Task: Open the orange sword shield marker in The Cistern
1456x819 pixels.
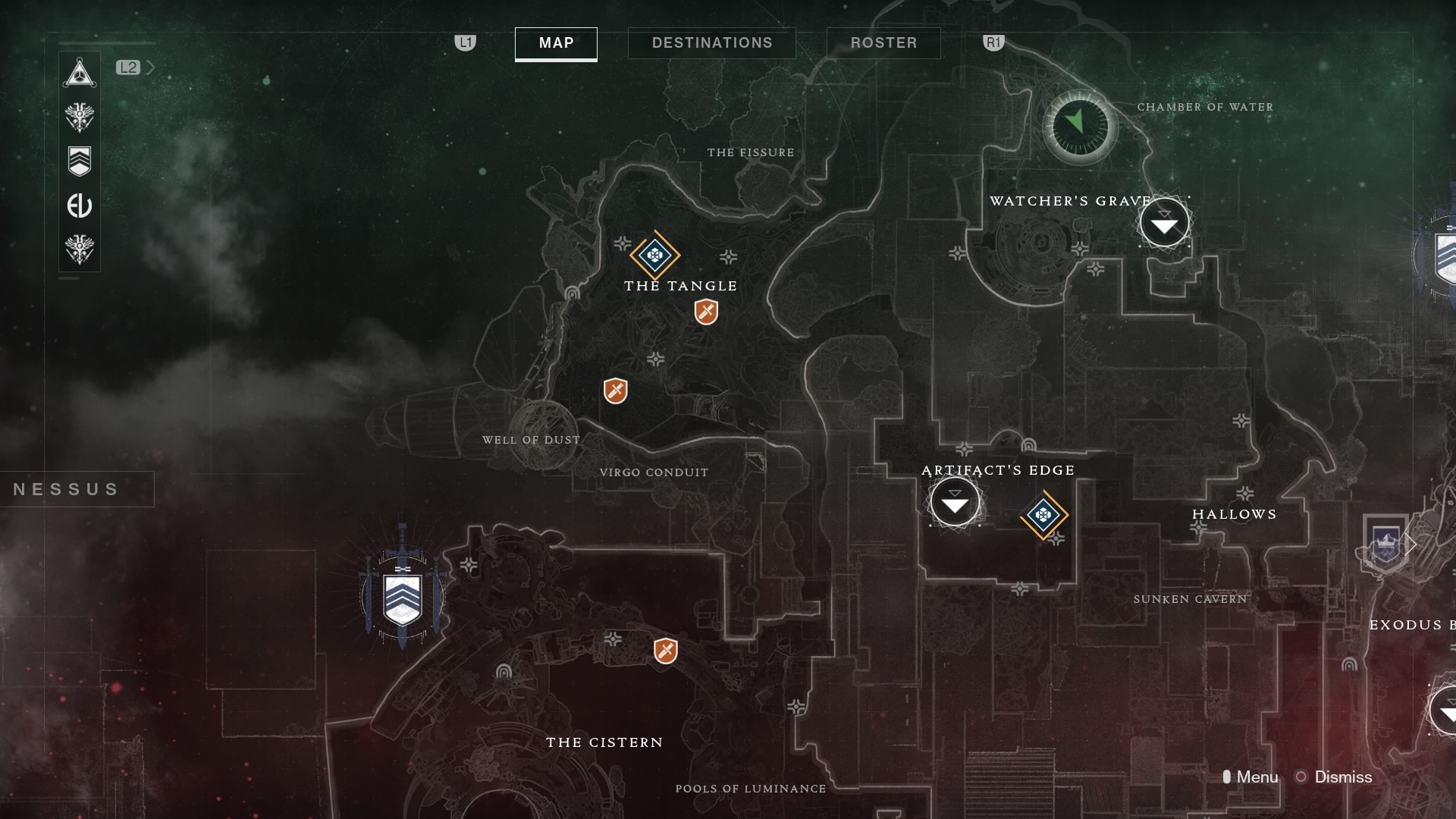Action: (665, 651)
